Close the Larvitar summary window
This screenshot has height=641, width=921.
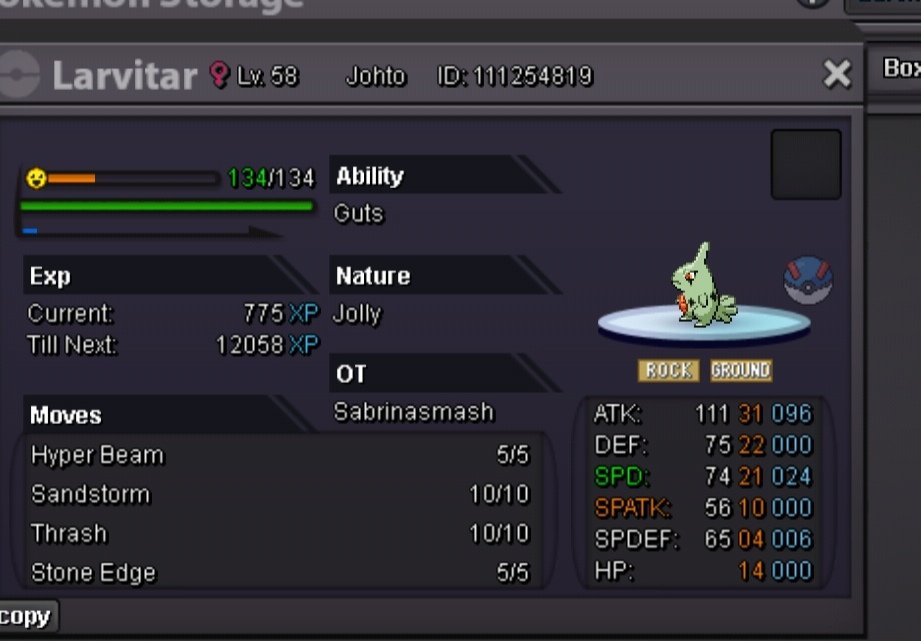tap(836, 74)
